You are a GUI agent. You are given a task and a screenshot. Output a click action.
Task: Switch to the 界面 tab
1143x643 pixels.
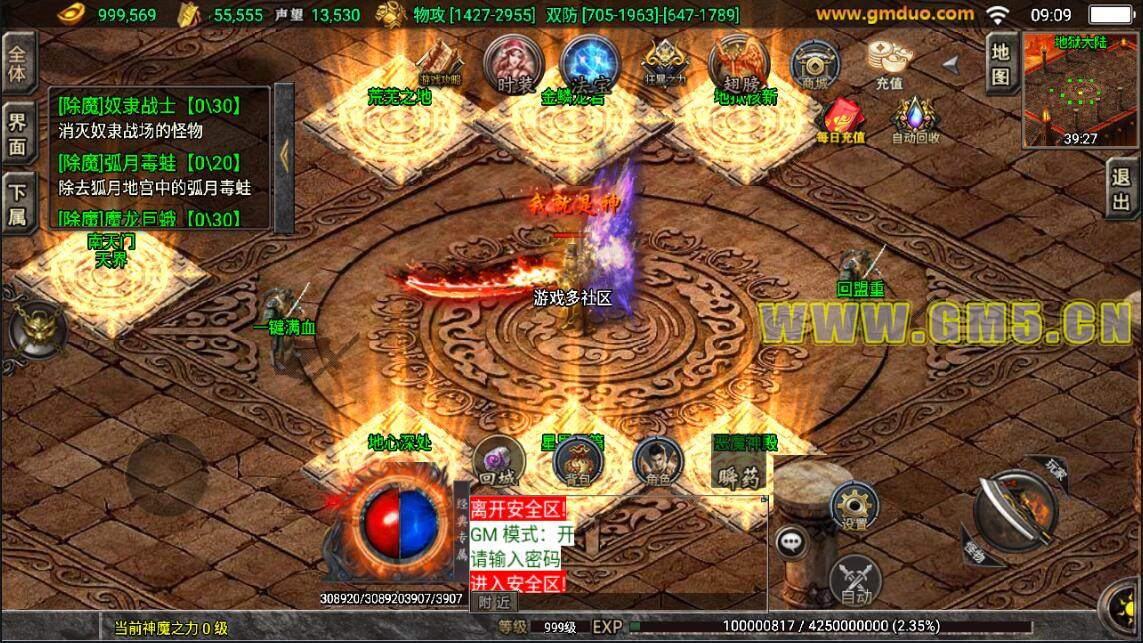pyautogui.click(x=17, y=134)
